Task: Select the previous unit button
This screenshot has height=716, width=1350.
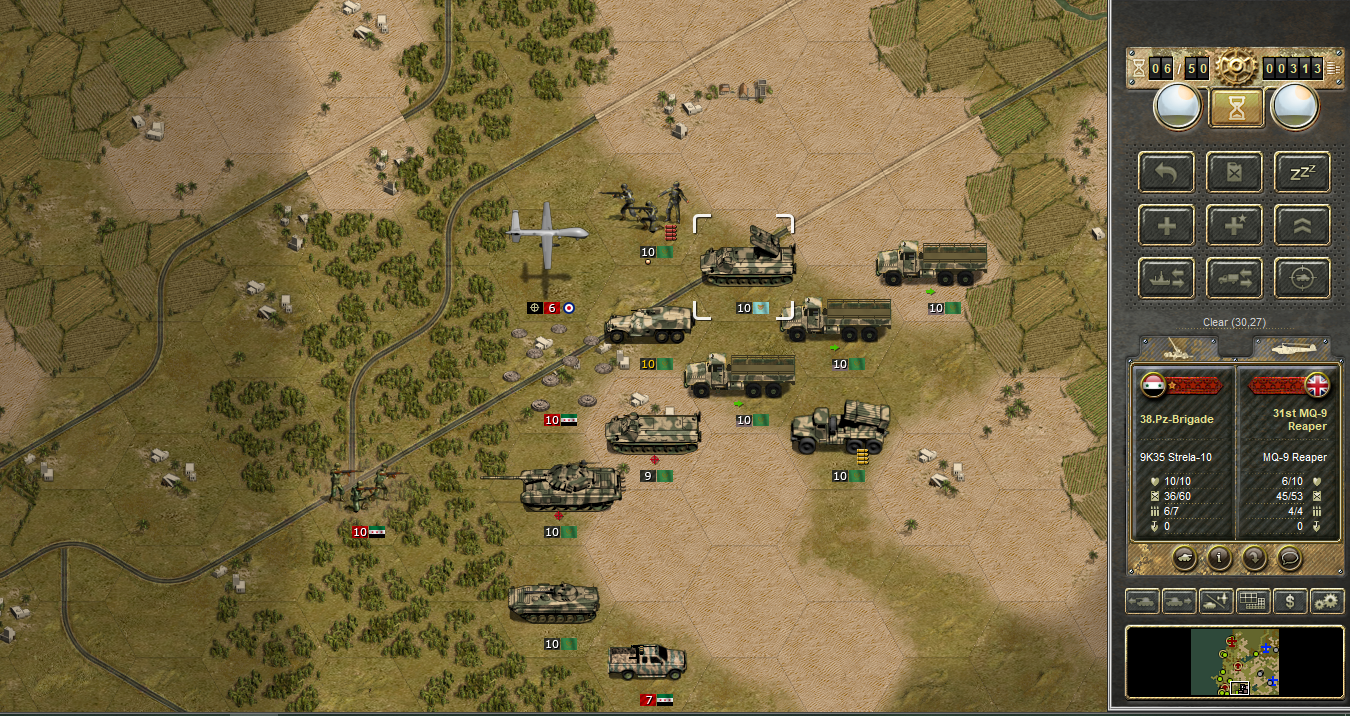Action: pos(1254,558)
